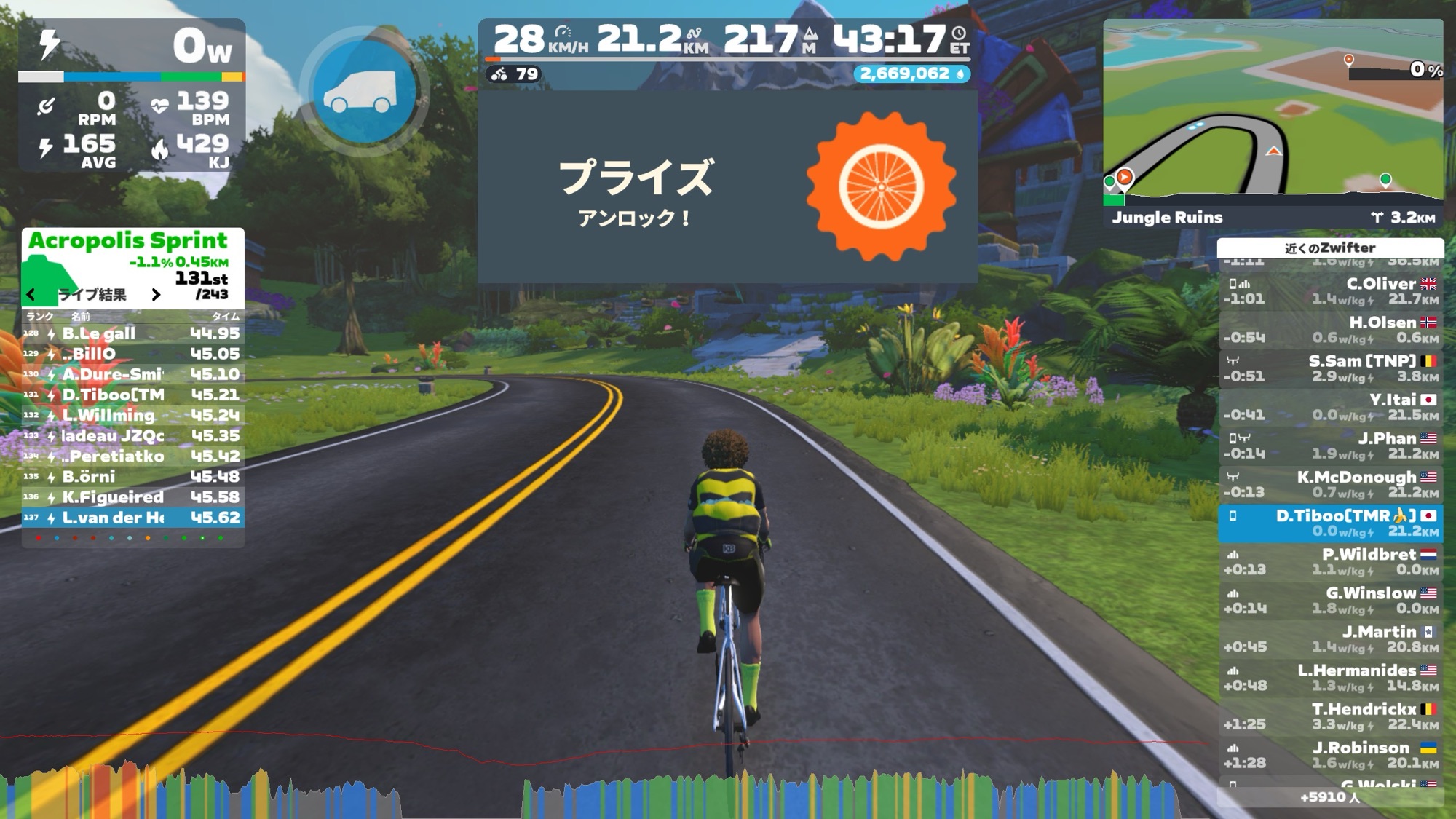Viewport: 1456px width, 819px height.
Task: Select J.Robinson in nearby riders list
Action: point(1330,754)
